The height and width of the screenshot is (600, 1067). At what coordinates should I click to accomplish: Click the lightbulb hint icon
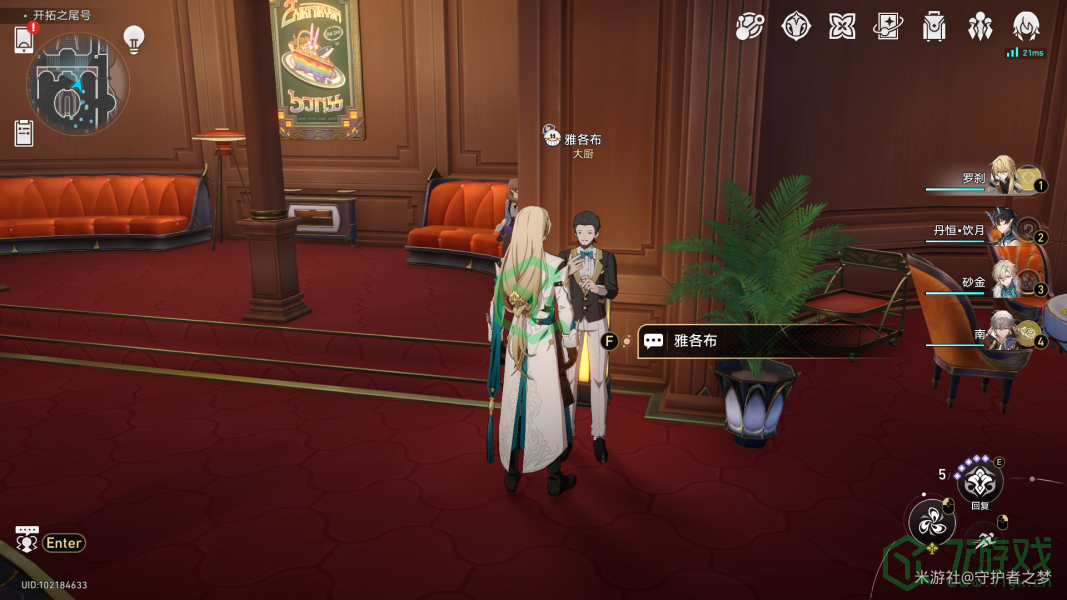pyautogui.click(x=133, y=39)
